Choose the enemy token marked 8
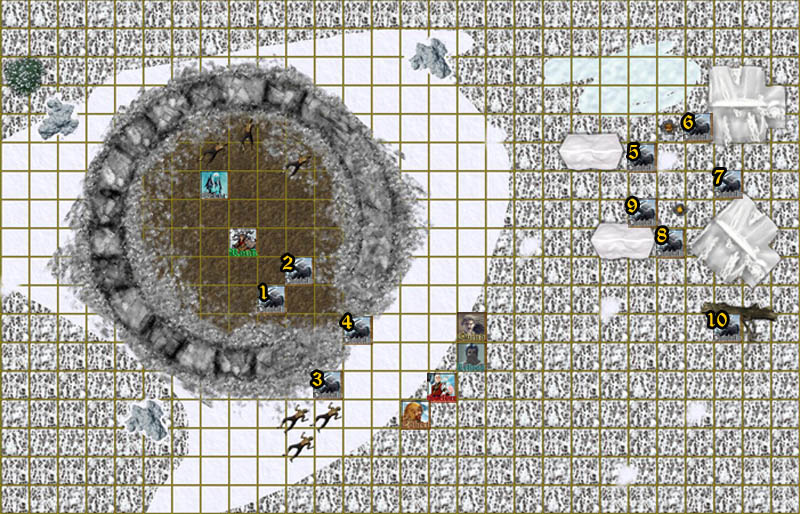800x514 pixels. [x=670, y=242]
